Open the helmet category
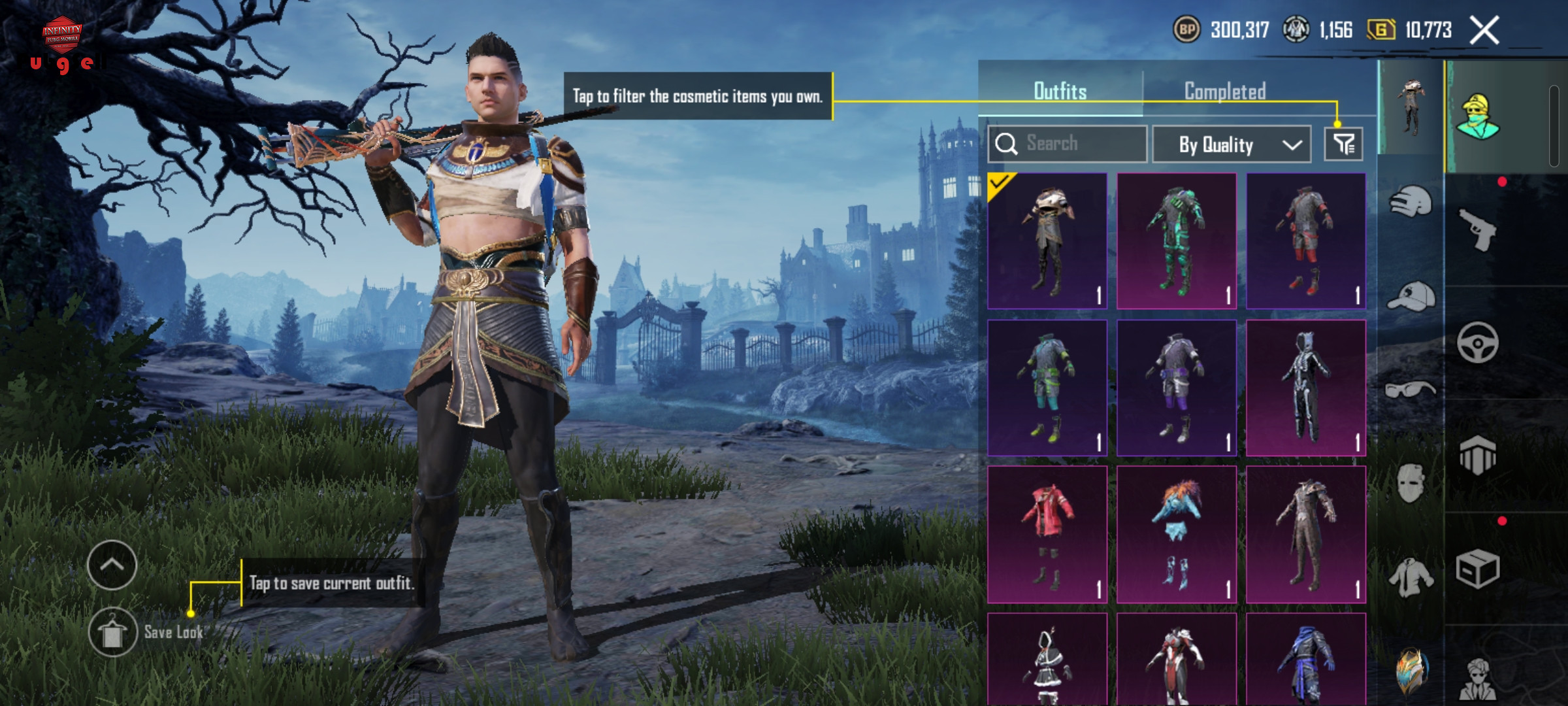This screenshot has height=706, width=1568. coord(1411,202)
